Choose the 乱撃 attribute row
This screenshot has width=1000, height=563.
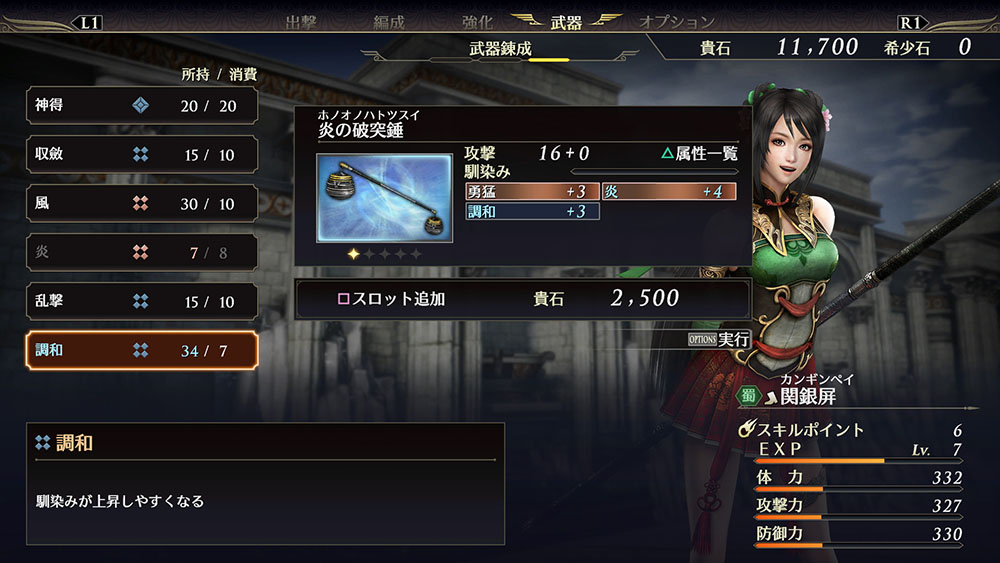(x=142, y=302)
